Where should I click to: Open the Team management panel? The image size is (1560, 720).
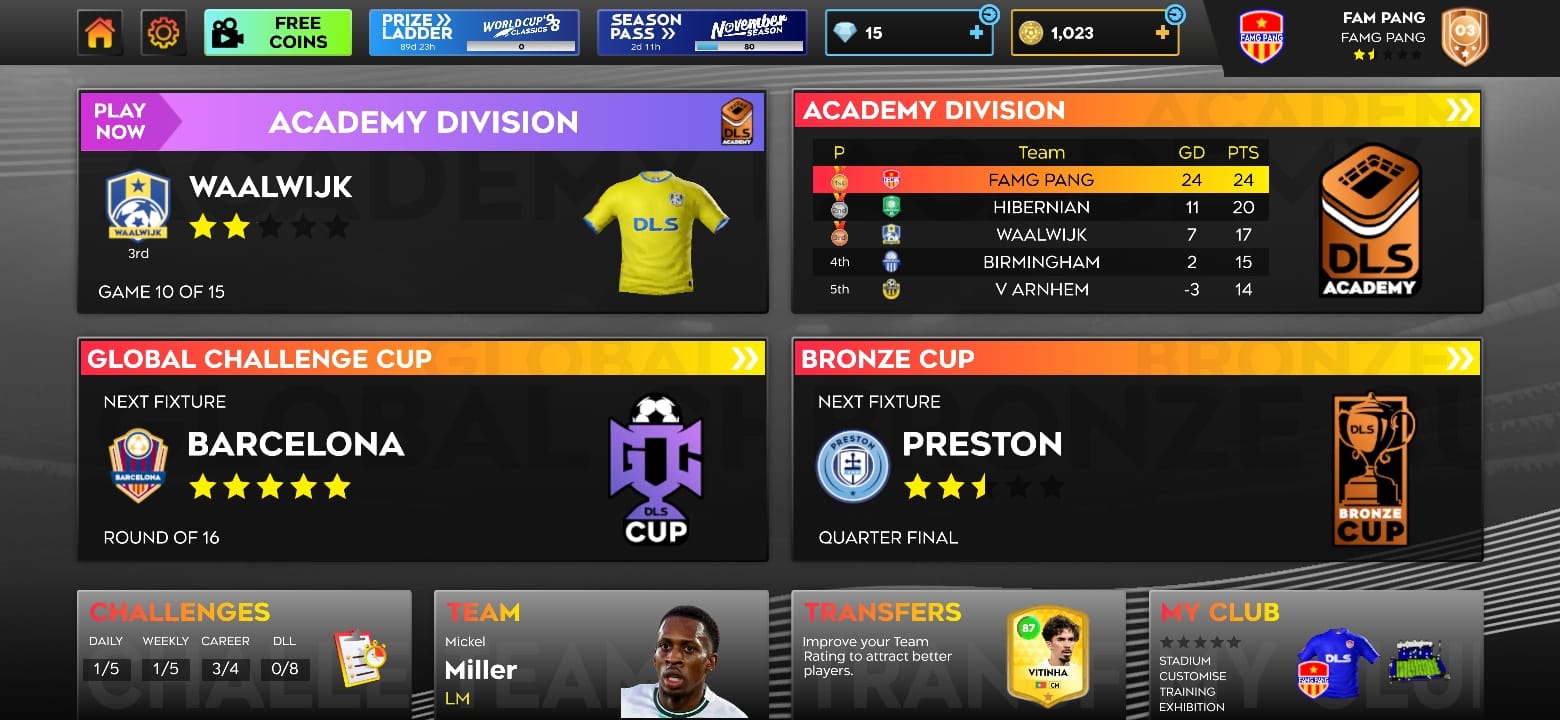pyautogui.click(x=600, y=654)
